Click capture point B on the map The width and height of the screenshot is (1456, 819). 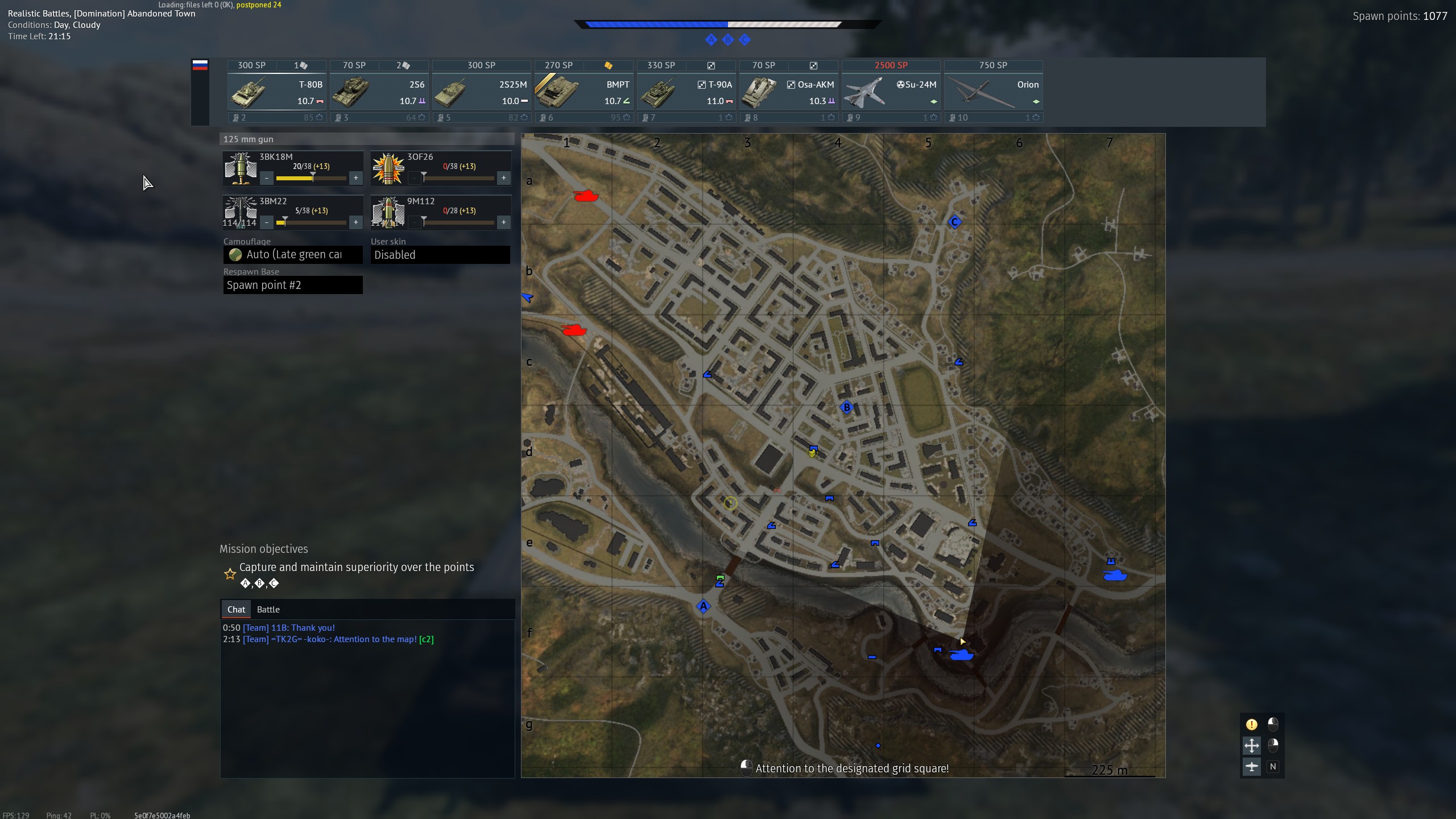(846, 407)
